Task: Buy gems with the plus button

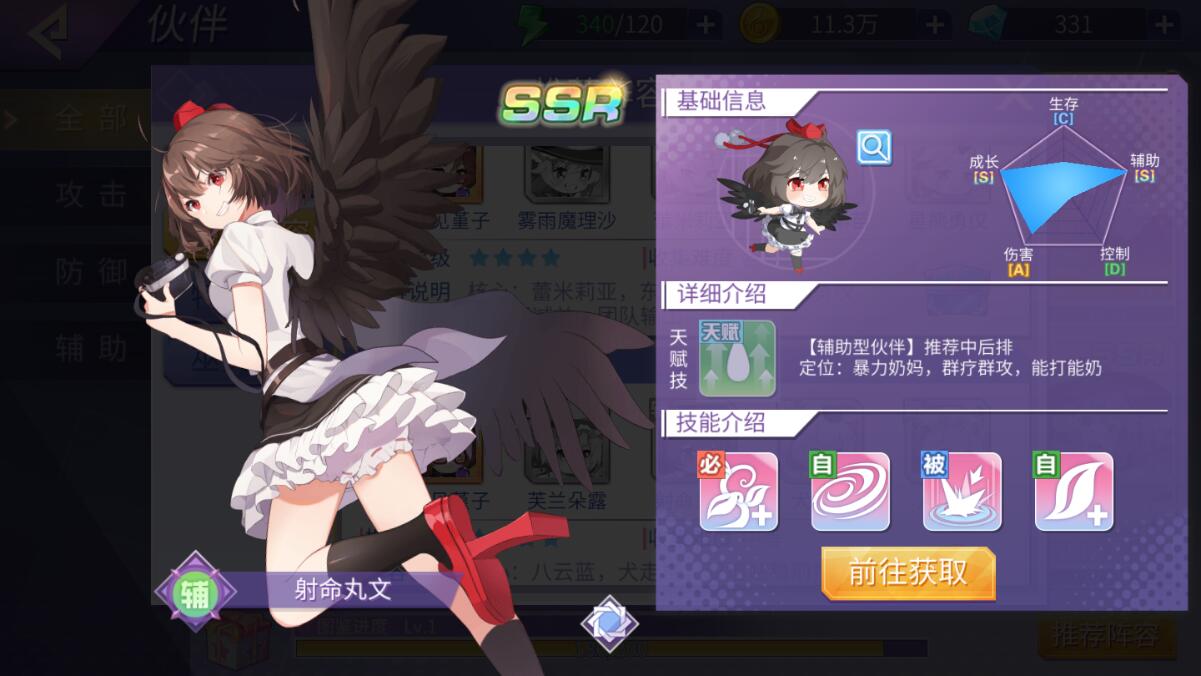Action: [x=1164, y=24]
